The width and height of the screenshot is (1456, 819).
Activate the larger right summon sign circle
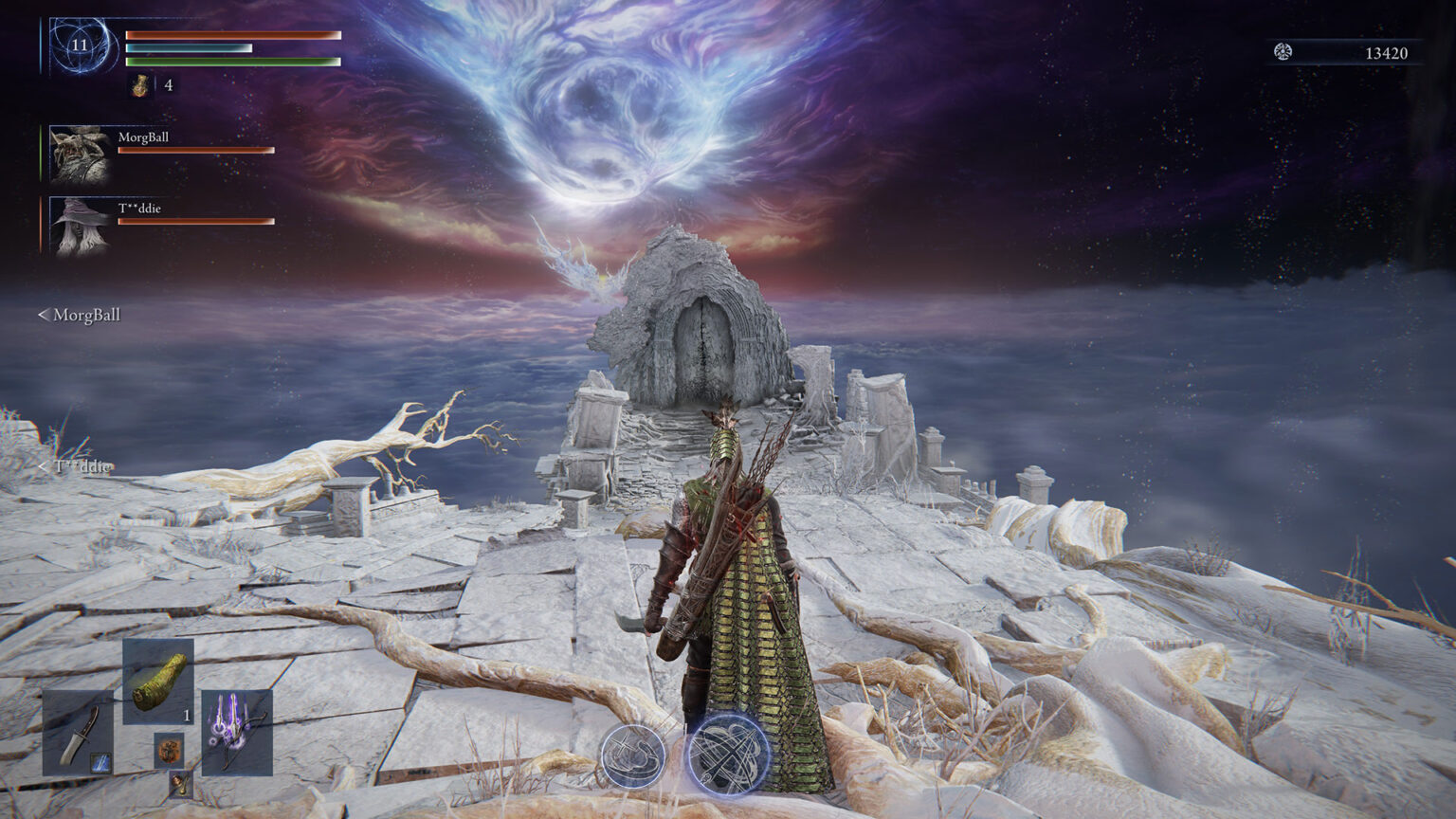click(x=727, y=754)
